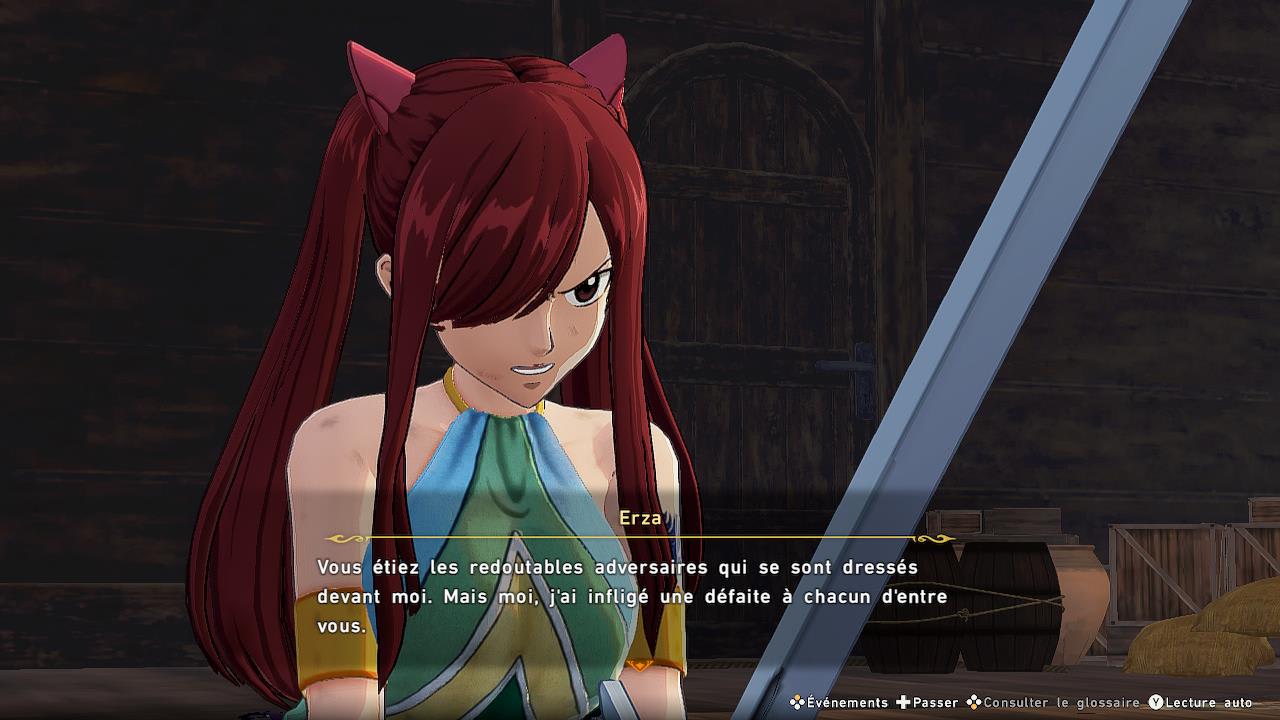Click the Y button icon beside Lecture auto

1157,702
